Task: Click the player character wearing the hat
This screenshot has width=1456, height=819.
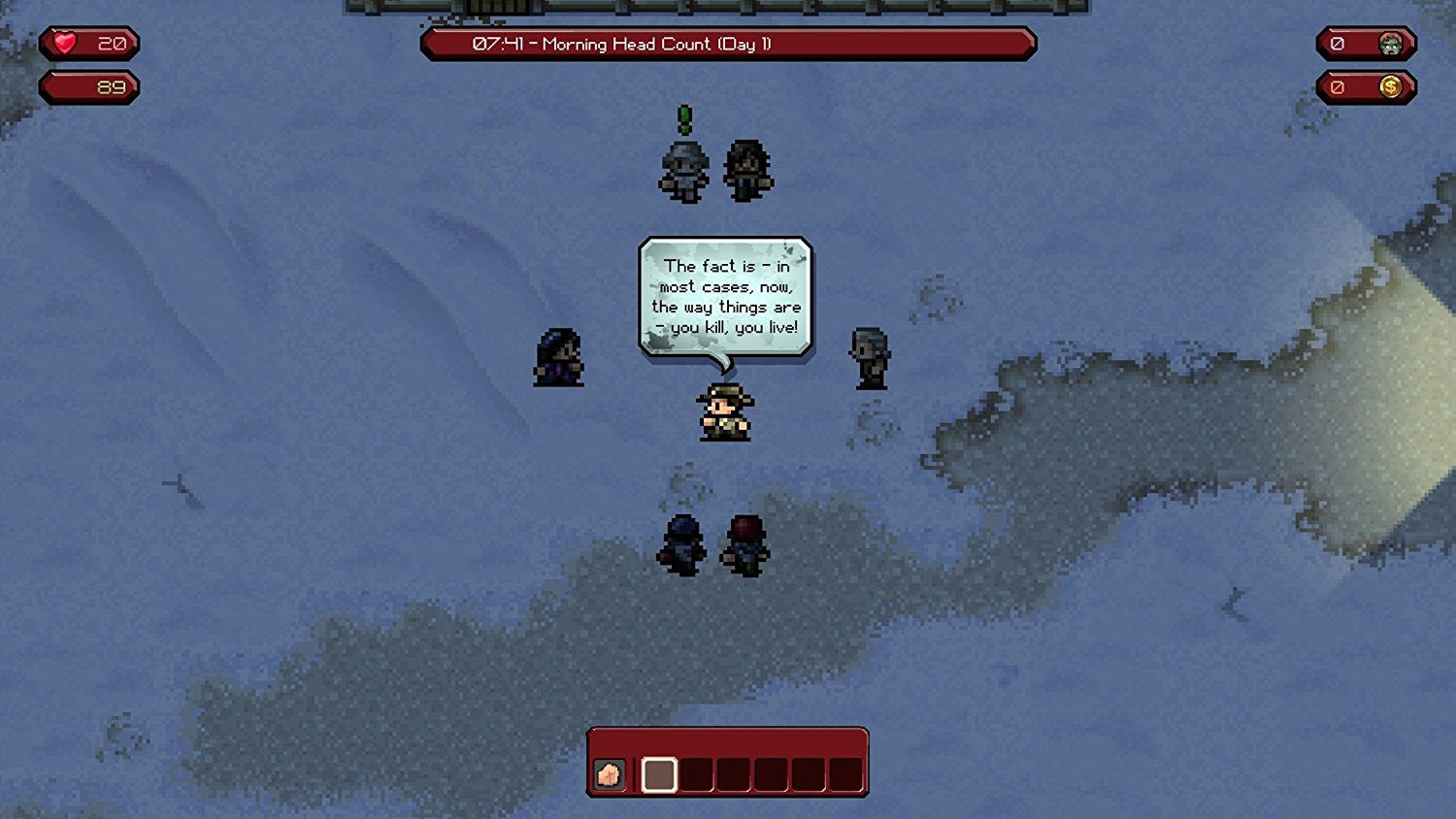Action: [x=723, y=412]
